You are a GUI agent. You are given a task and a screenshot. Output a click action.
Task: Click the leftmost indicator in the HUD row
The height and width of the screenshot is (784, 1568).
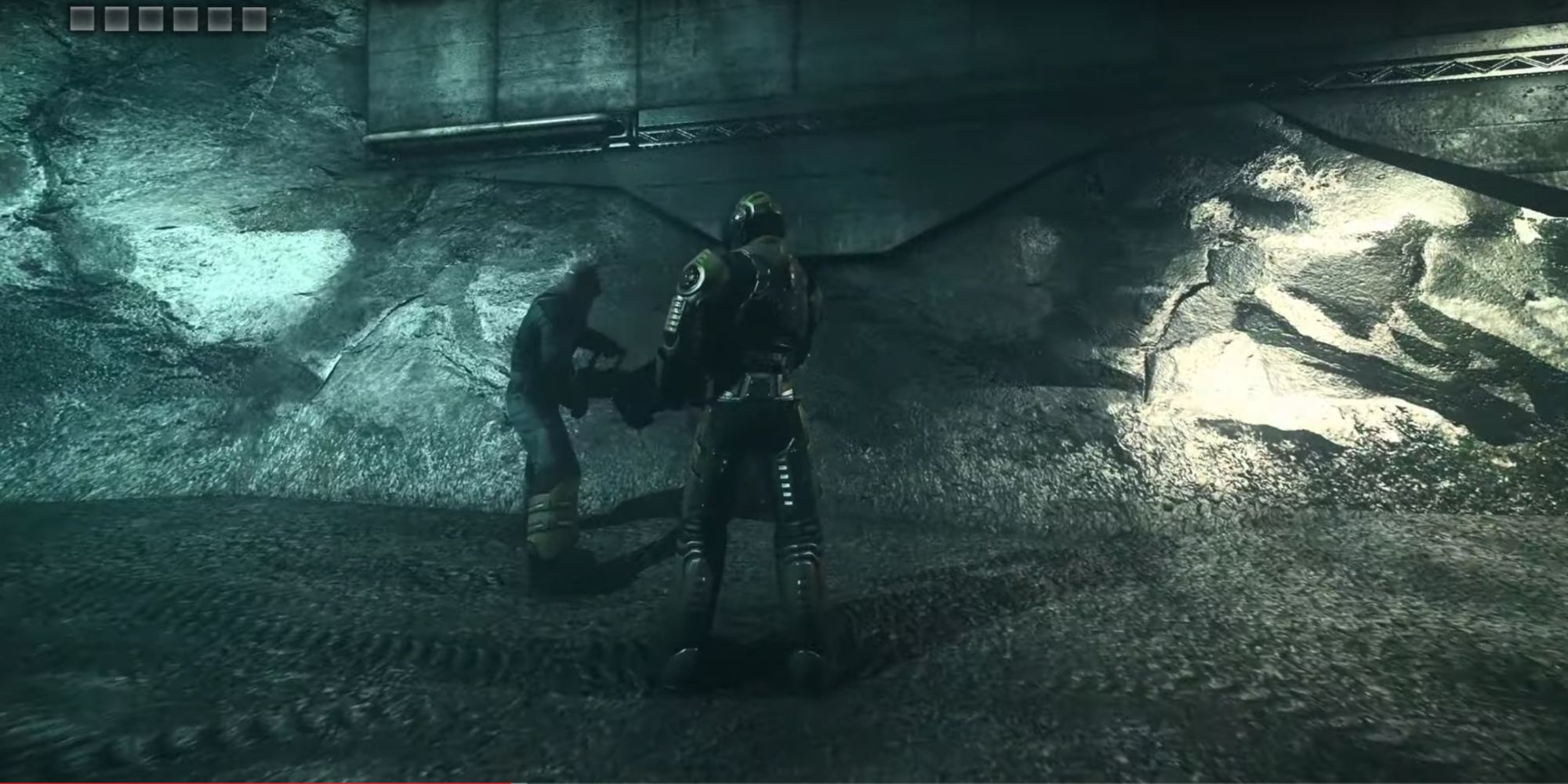pos(82,18)
